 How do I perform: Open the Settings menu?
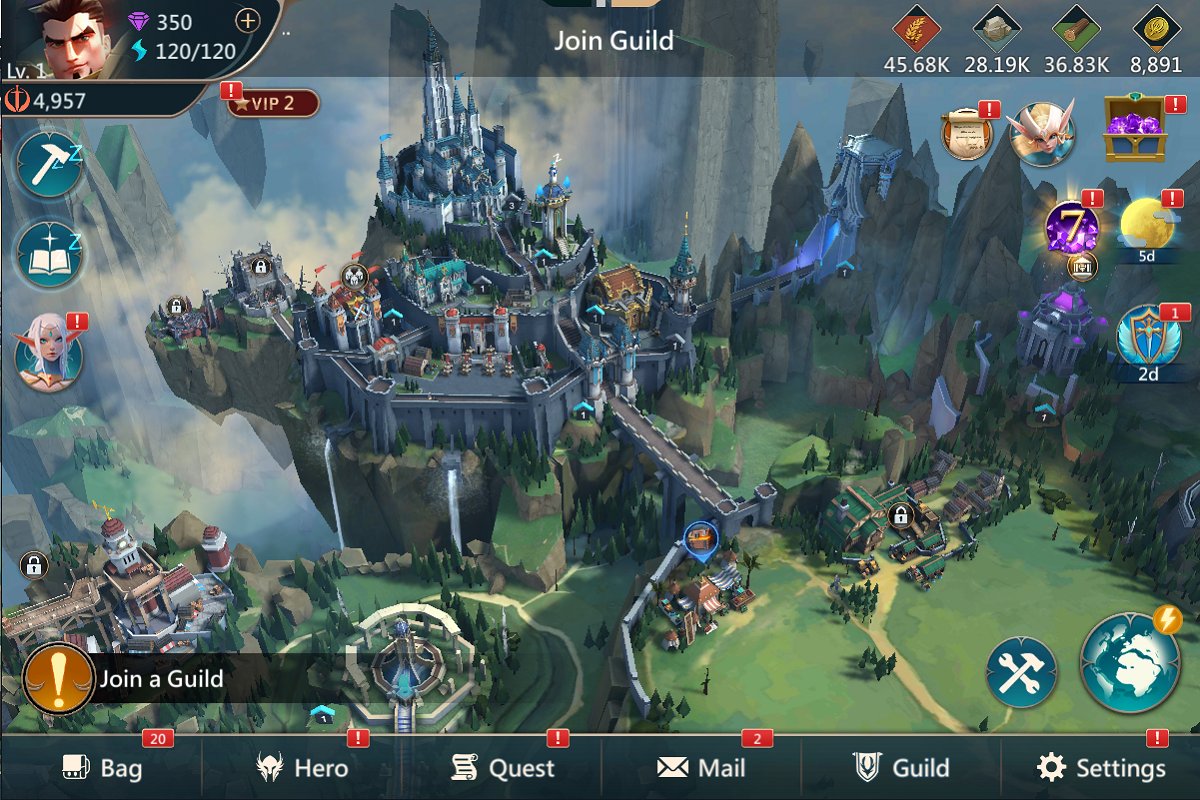(x=1101, y=768)
